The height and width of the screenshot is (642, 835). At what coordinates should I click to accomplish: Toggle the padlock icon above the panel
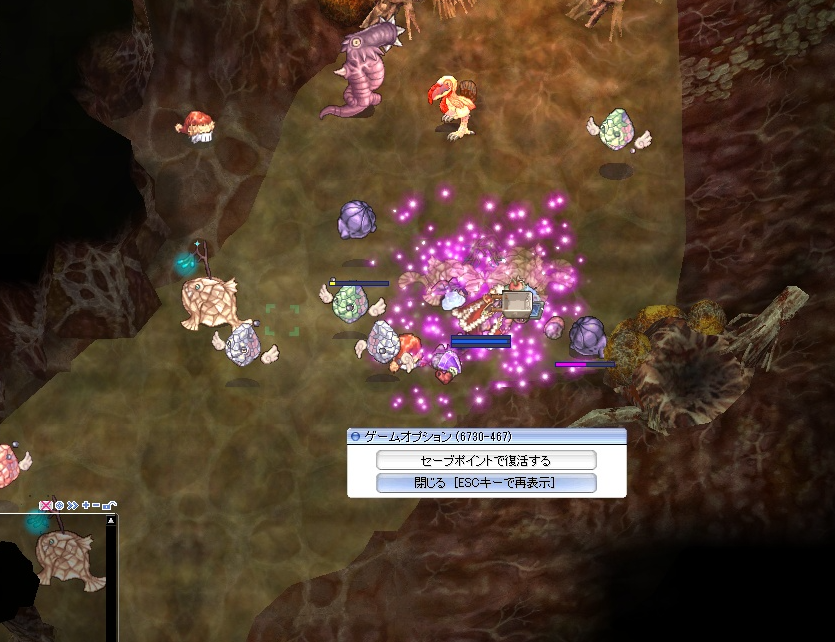click(x=108, y=506)
